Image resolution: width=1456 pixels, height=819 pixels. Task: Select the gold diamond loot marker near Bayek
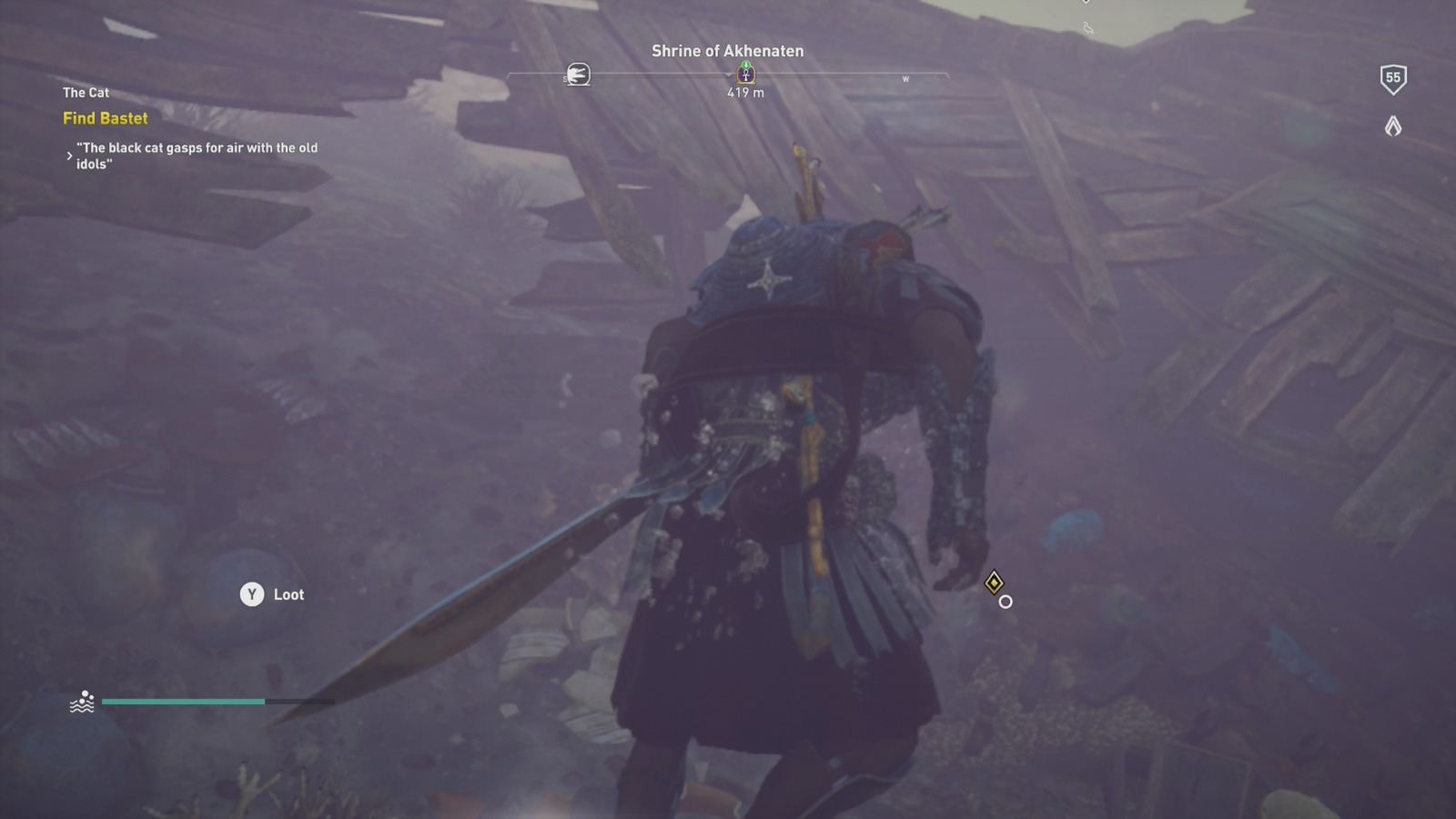pos(996,581)
